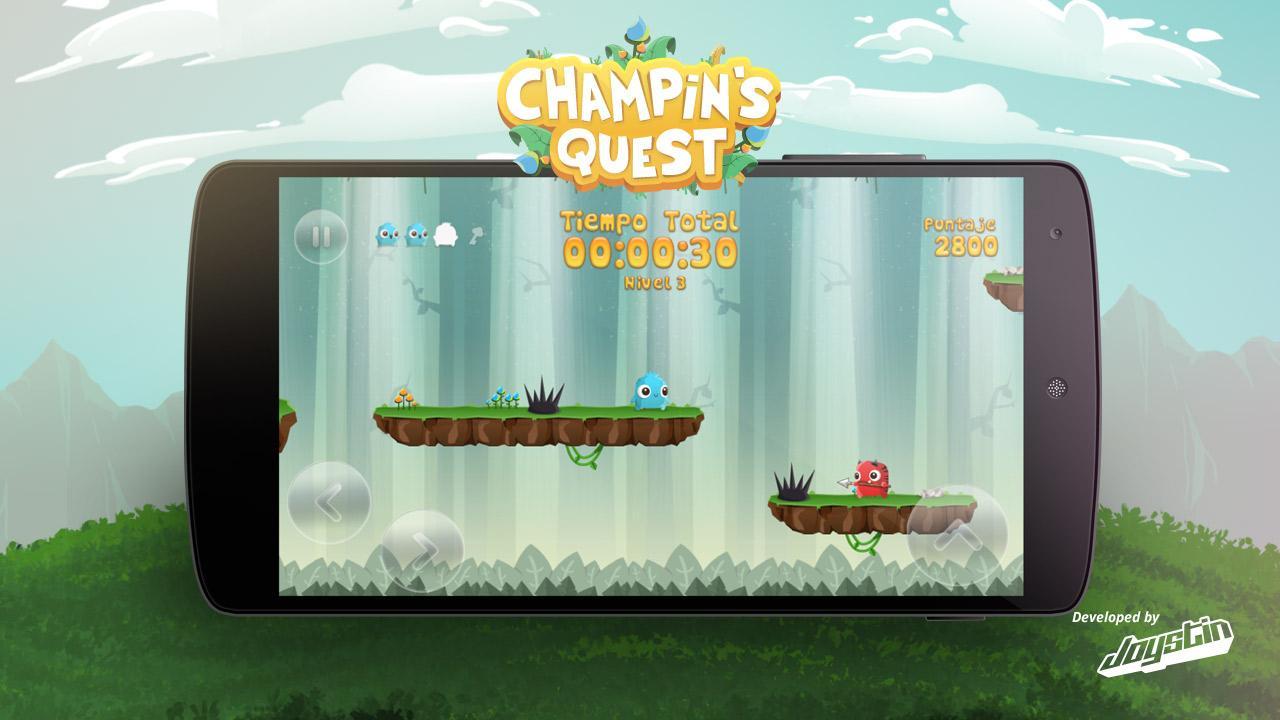Click the phone's front speaker grille

(1055, 388)
